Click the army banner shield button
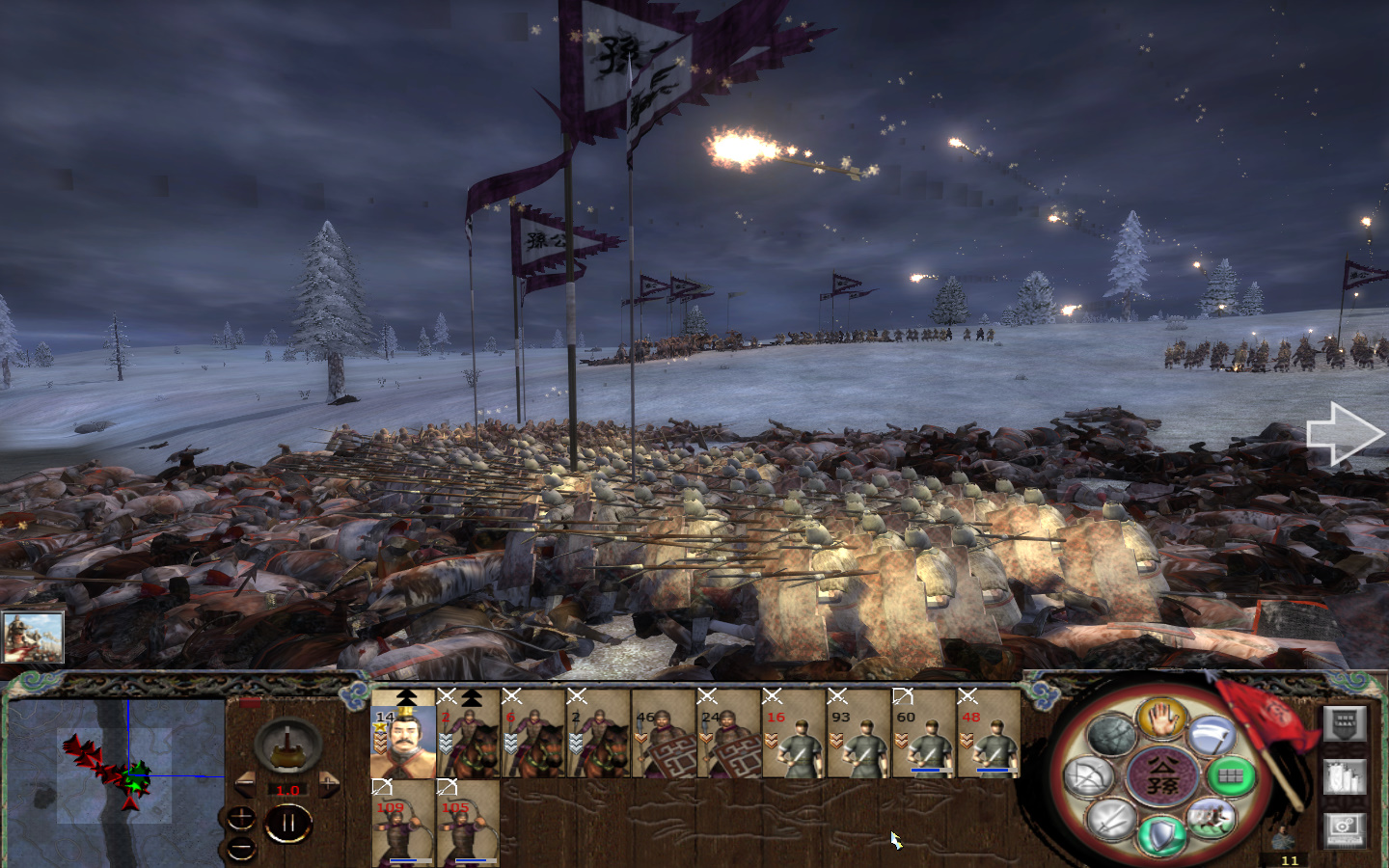Viewport: 1389px width, 868px height. coord(1344,724)
